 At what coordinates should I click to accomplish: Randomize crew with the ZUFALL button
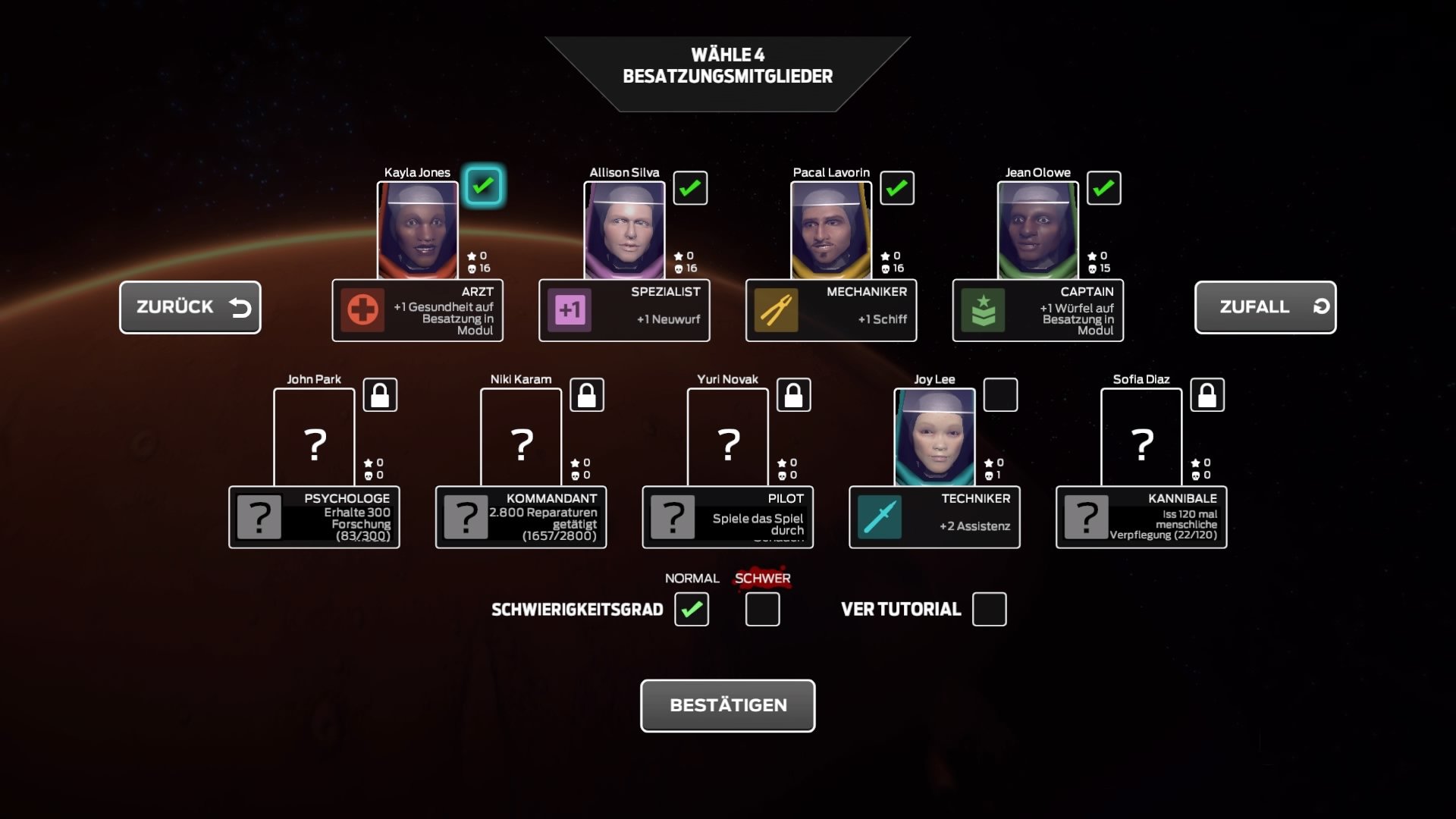(1264, 307)
